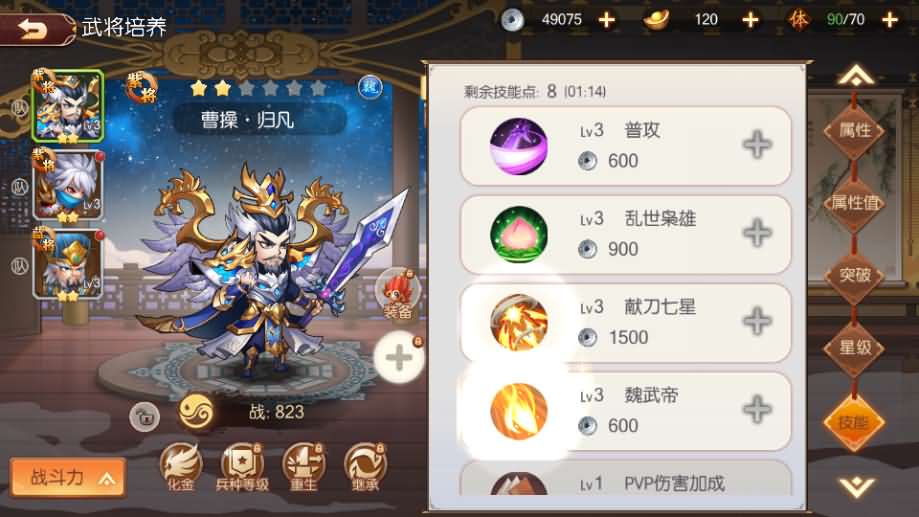Pick the blue-helmeted bearded hero portrait
Screen dimensions: 919x517
click(68, 263)
